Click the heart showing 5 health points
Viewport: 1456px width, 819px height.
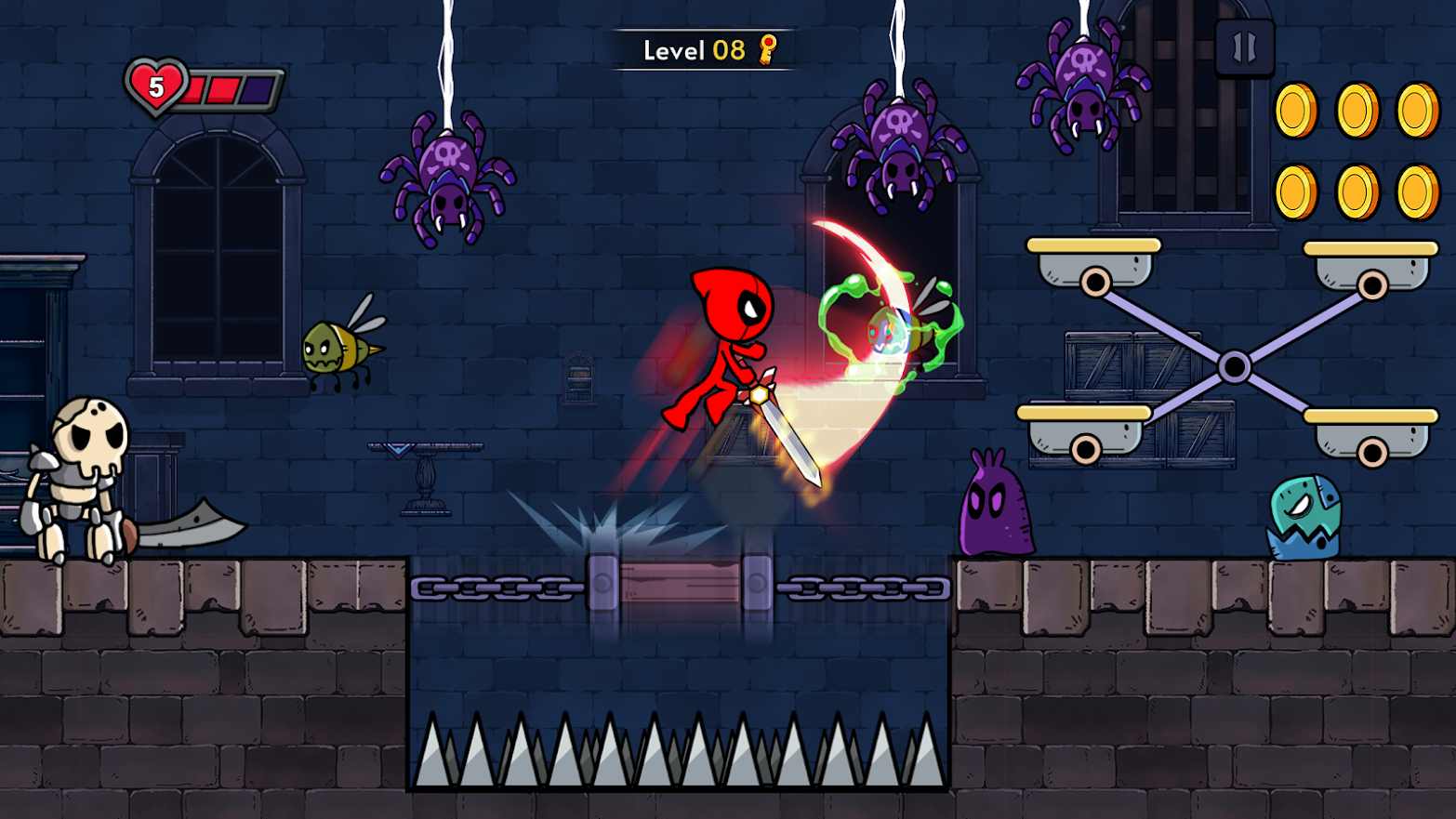click(x=158, y=88)
